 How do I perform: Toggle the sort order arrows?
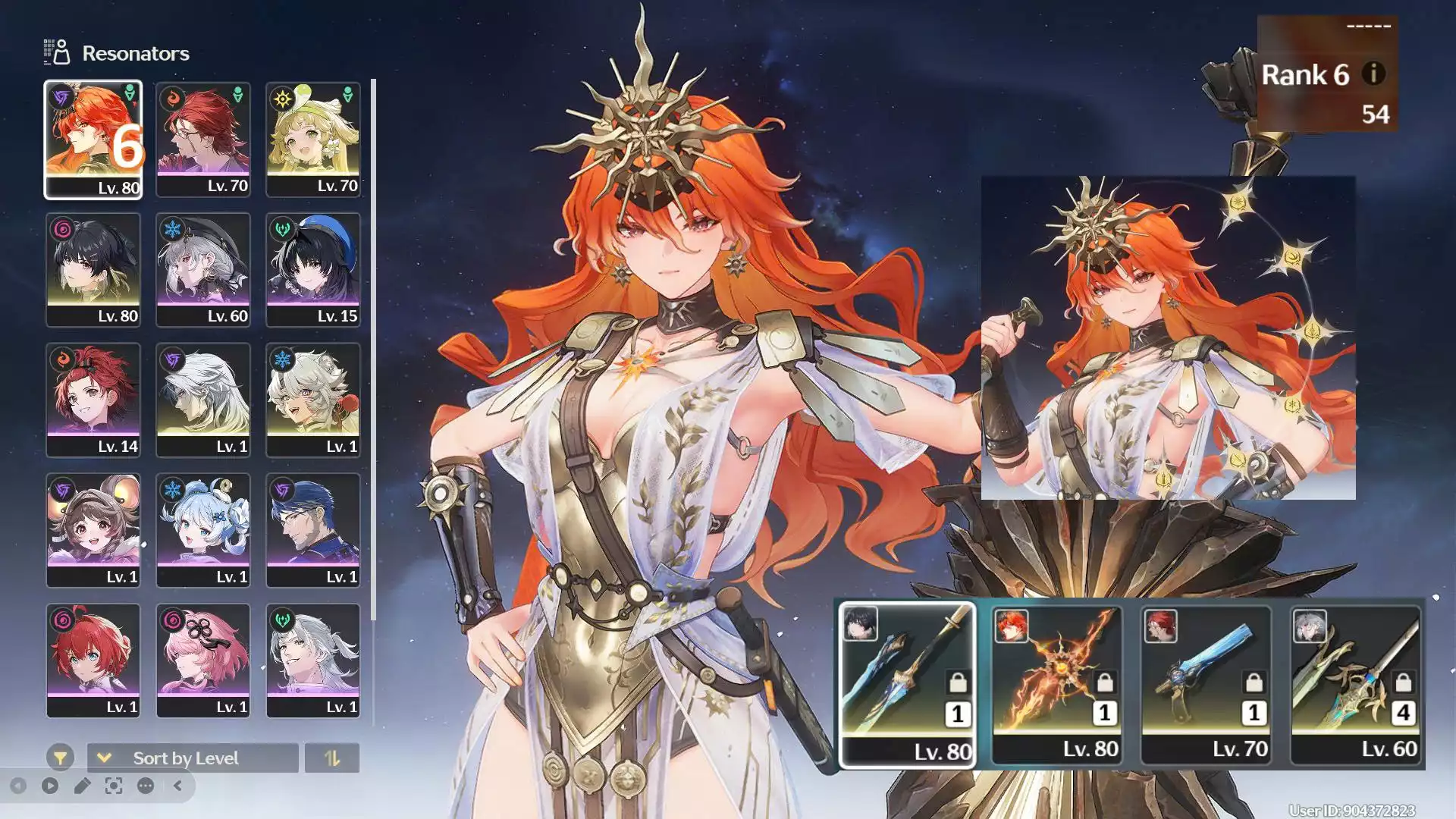[x=331, y=758]
